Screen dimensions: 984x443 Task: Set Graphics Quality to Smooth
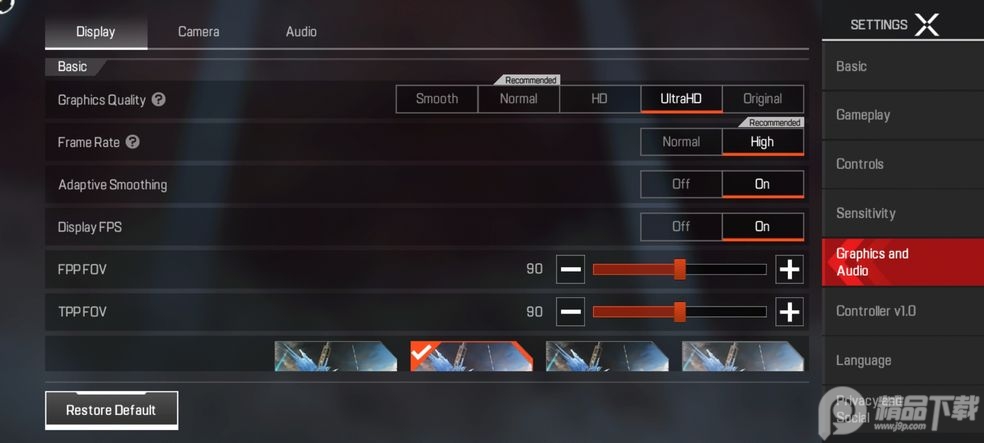click(x=437, y=99)
